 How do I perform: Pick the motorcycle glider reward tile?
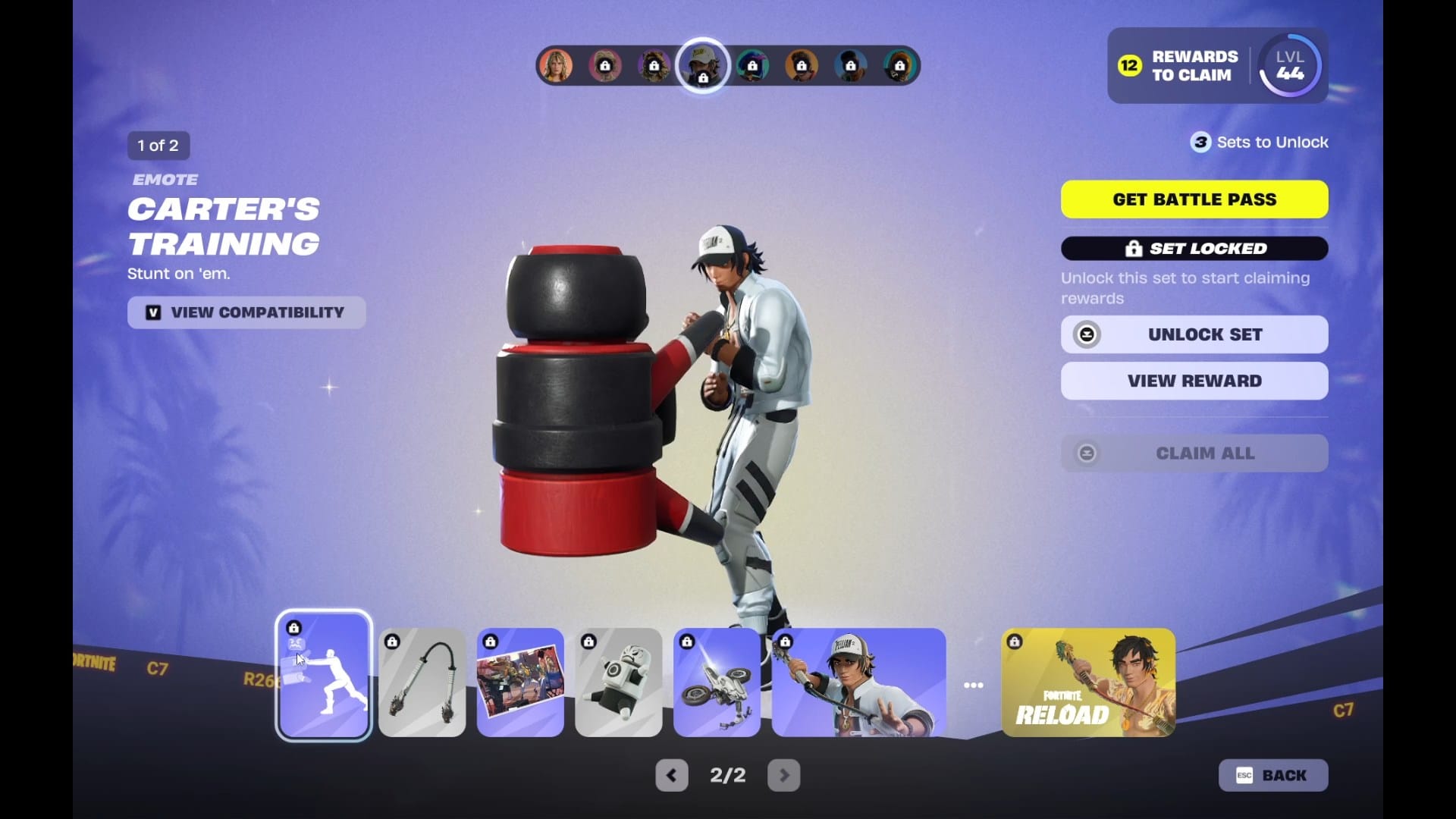717,682
